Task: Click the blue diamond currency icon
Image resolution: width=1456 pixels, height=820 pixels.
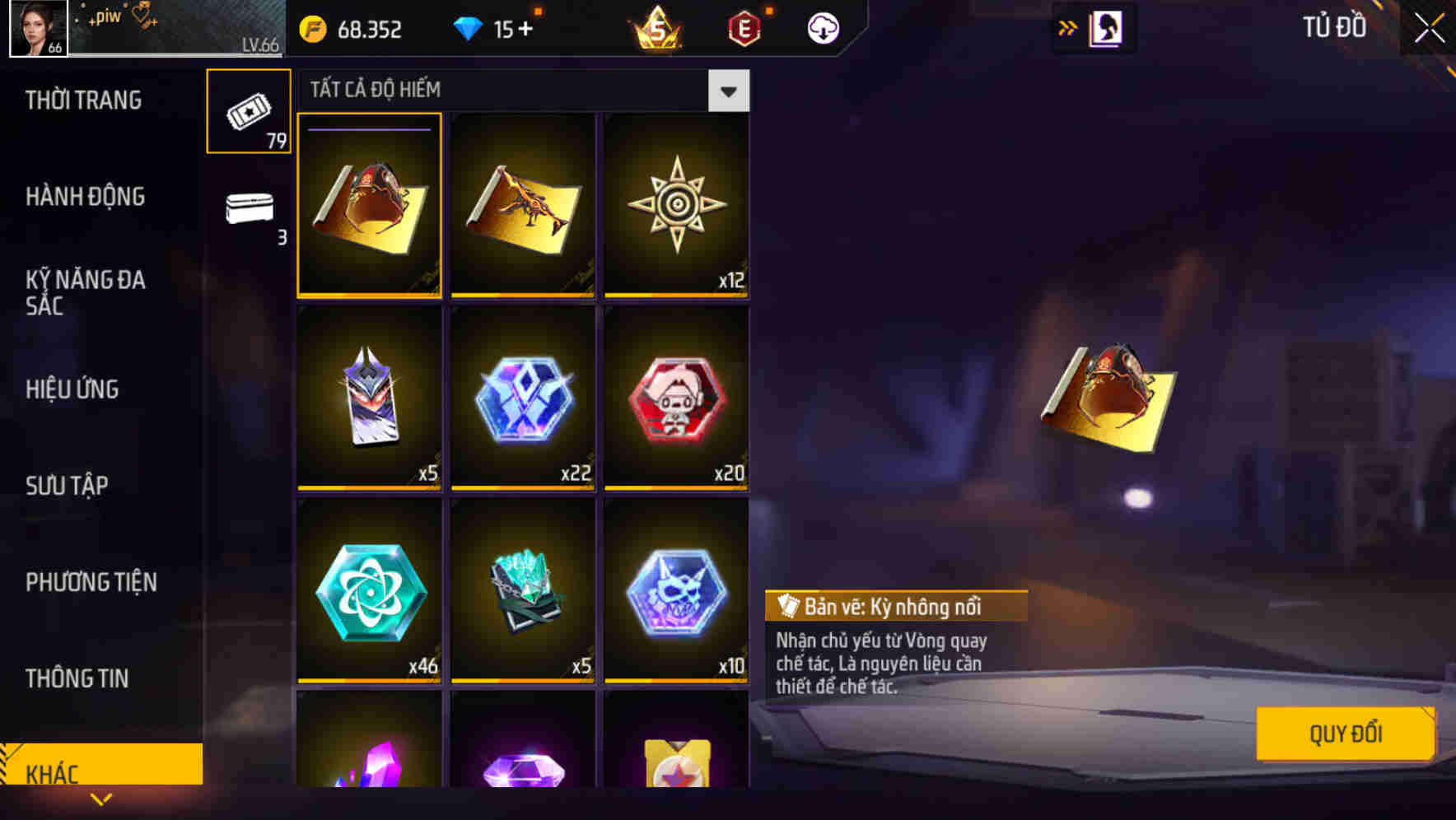Action: [469, 27]
